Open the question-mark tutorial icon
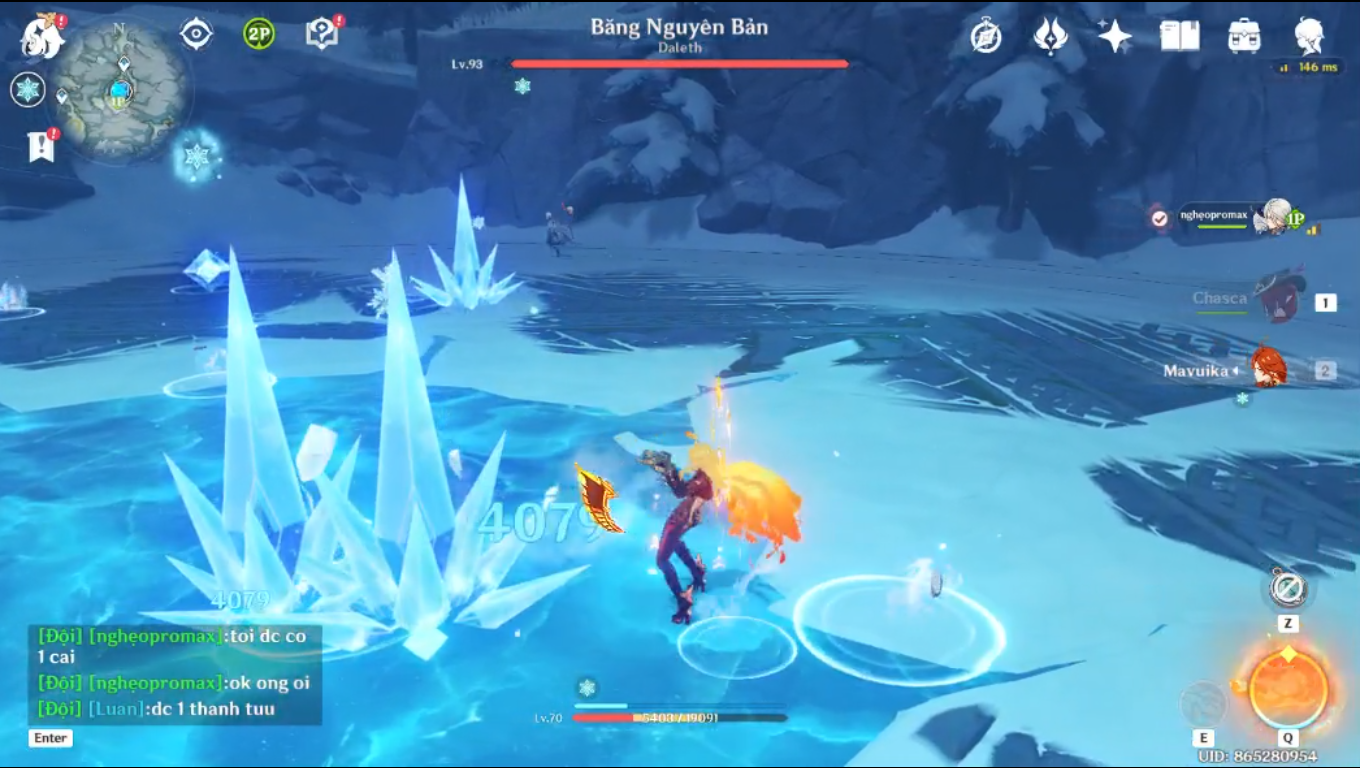 322,34
